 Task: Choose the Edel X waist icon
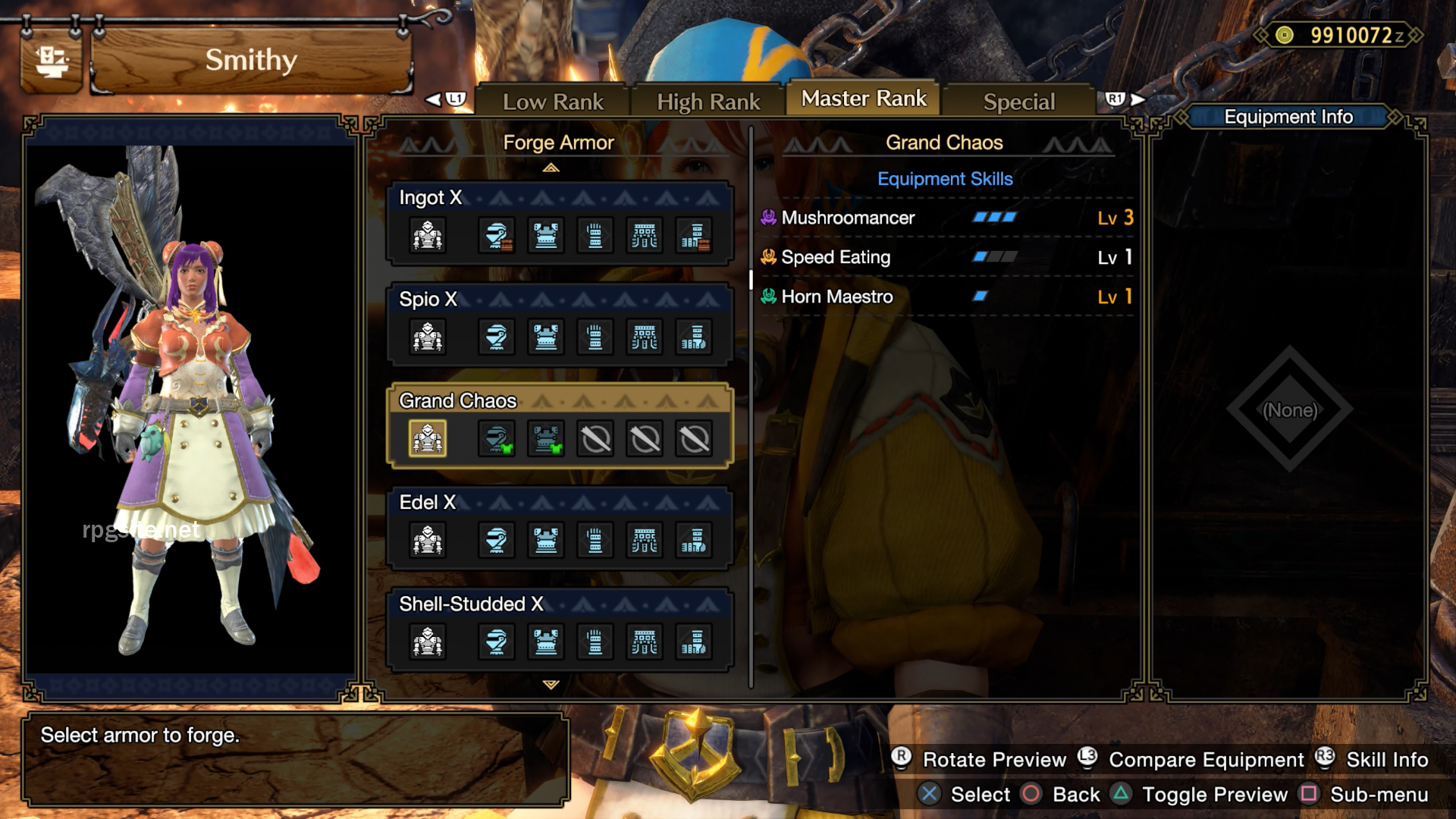pyautogui.click(x=643, y=540)
